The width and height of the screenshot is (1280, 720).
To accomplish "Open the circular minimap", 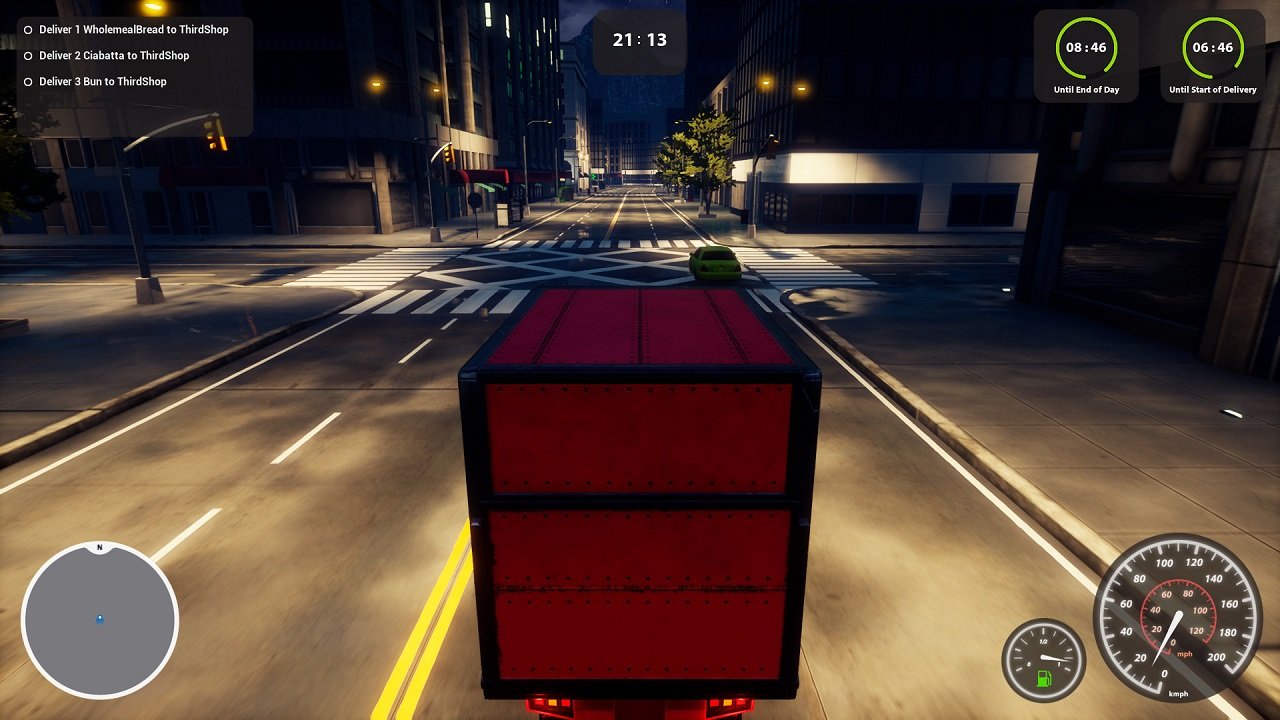I will (100, 620).
